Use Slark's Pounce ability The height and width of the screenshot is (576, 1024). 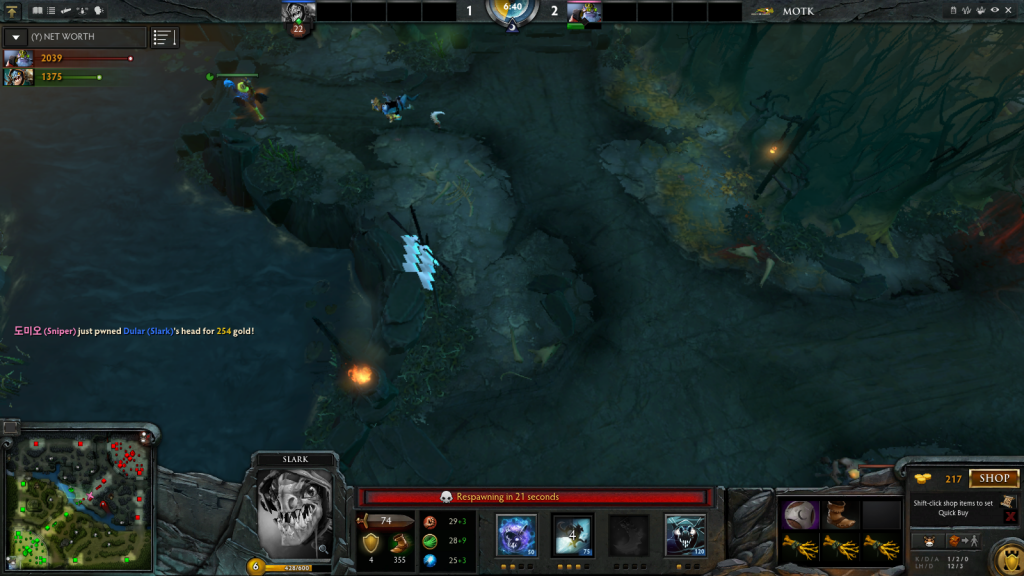coord(573,534)
